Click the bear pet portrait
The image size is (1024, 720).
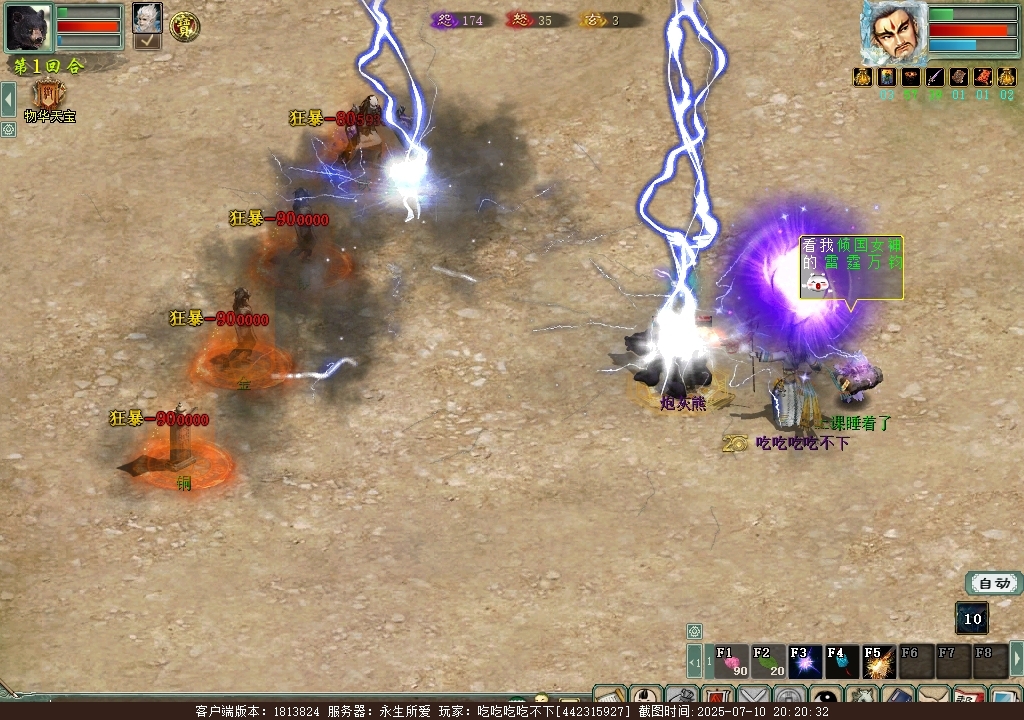[x=28, y=27]
